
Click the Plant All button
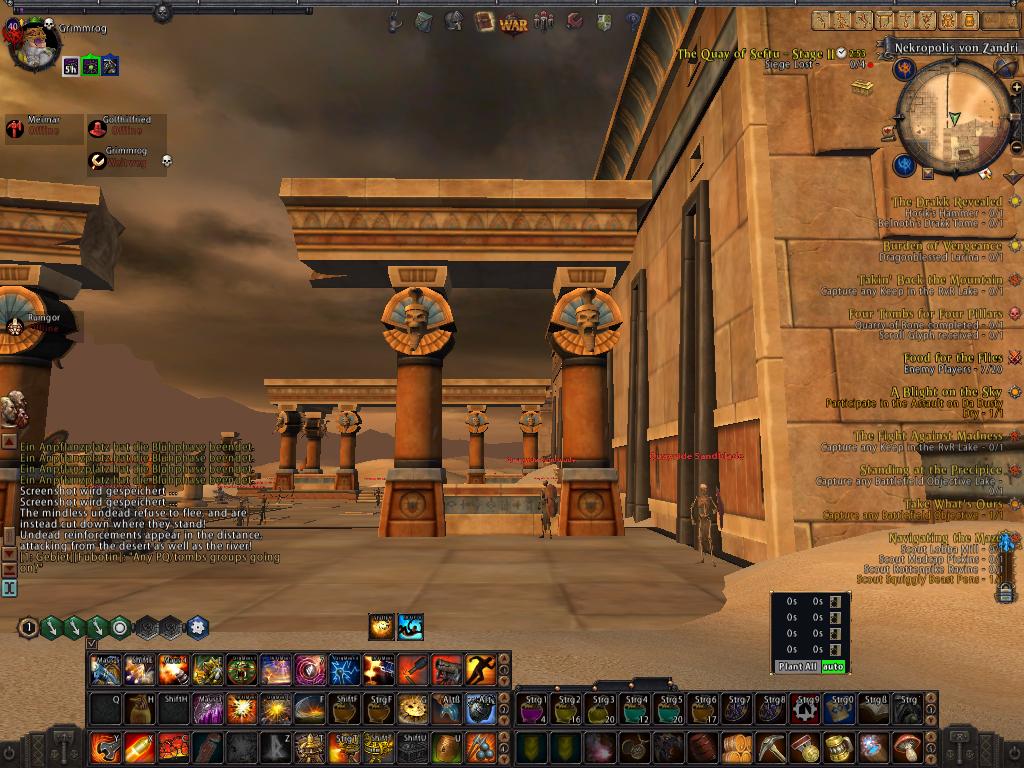point(797,666)
